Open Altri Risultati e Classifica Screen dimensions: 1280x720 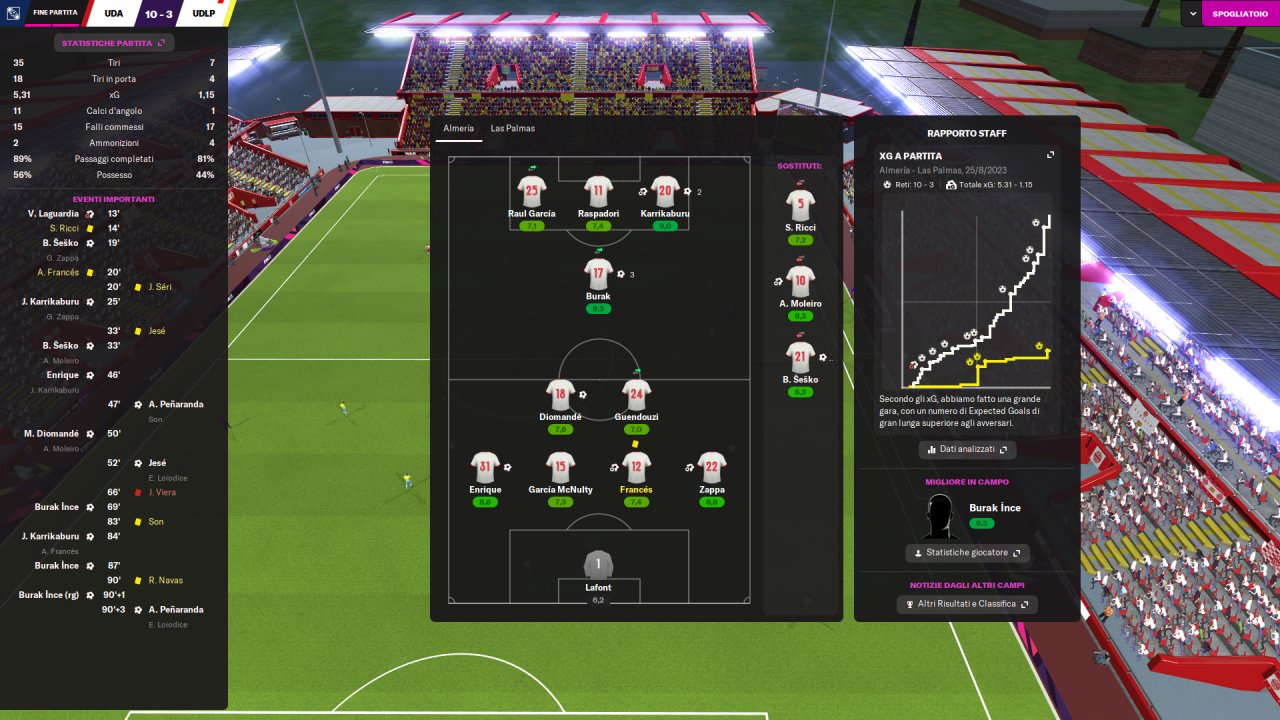[x=967, y=604]
